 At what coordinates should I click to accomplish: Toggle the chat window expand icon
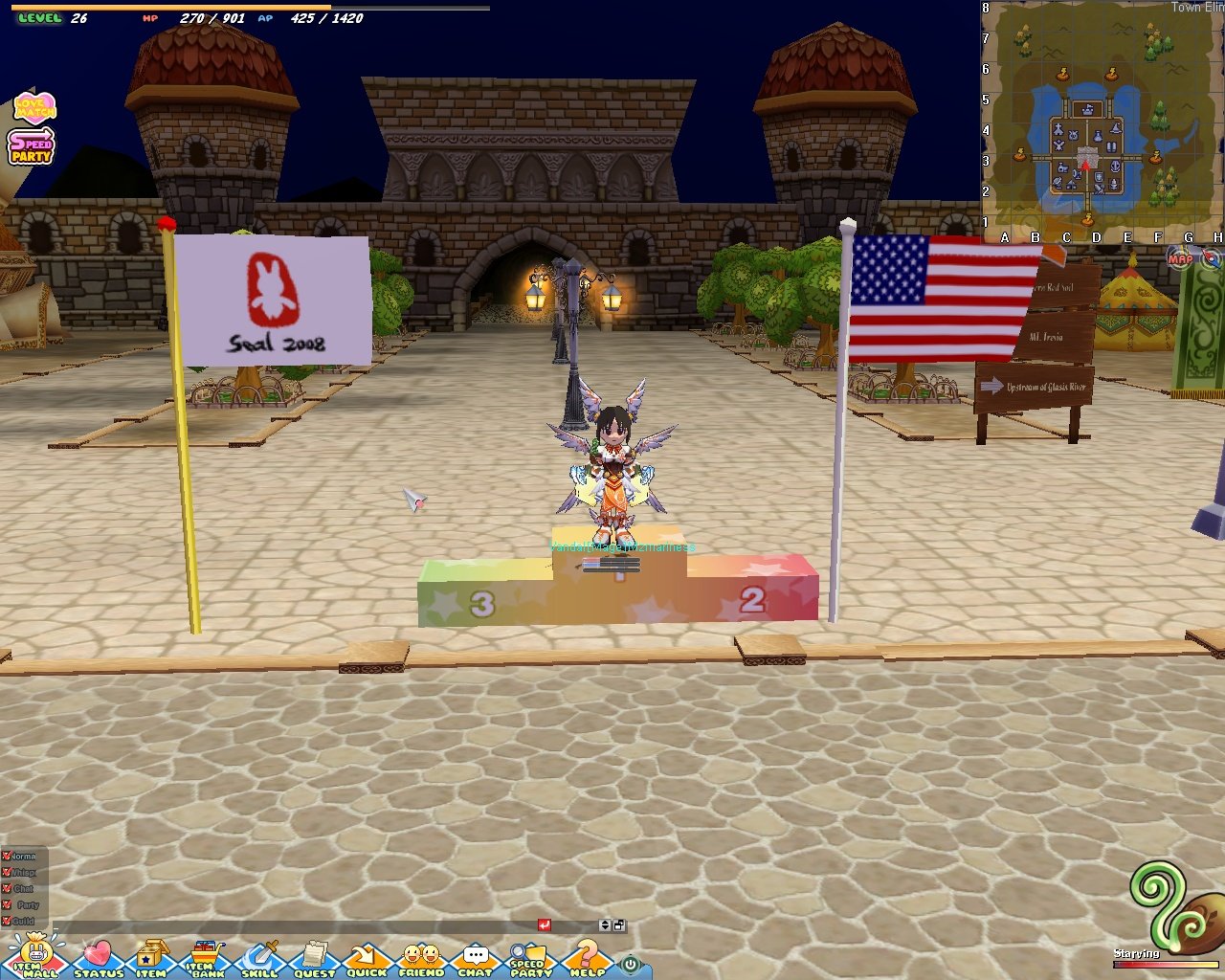[x=618, y=925]
